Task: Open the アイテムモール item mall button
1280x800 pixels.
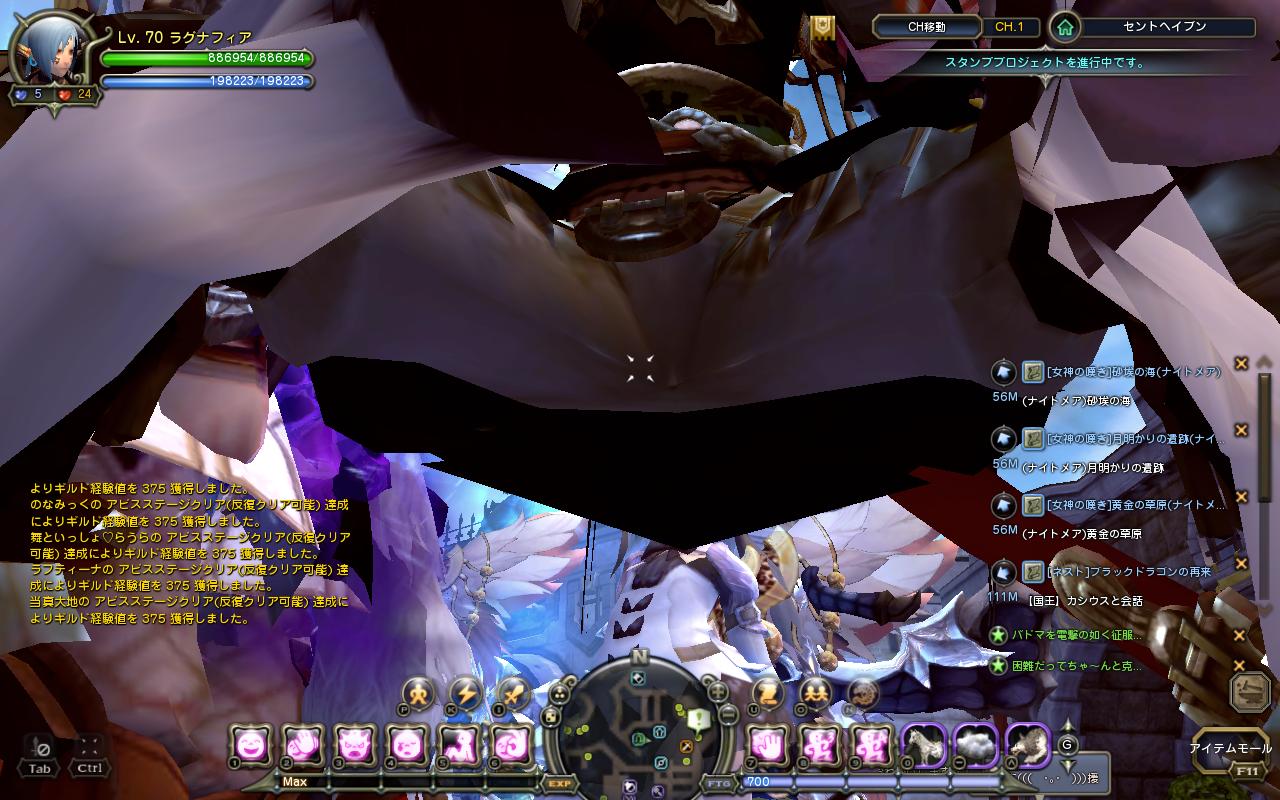Action: (x=1230, y=748)
